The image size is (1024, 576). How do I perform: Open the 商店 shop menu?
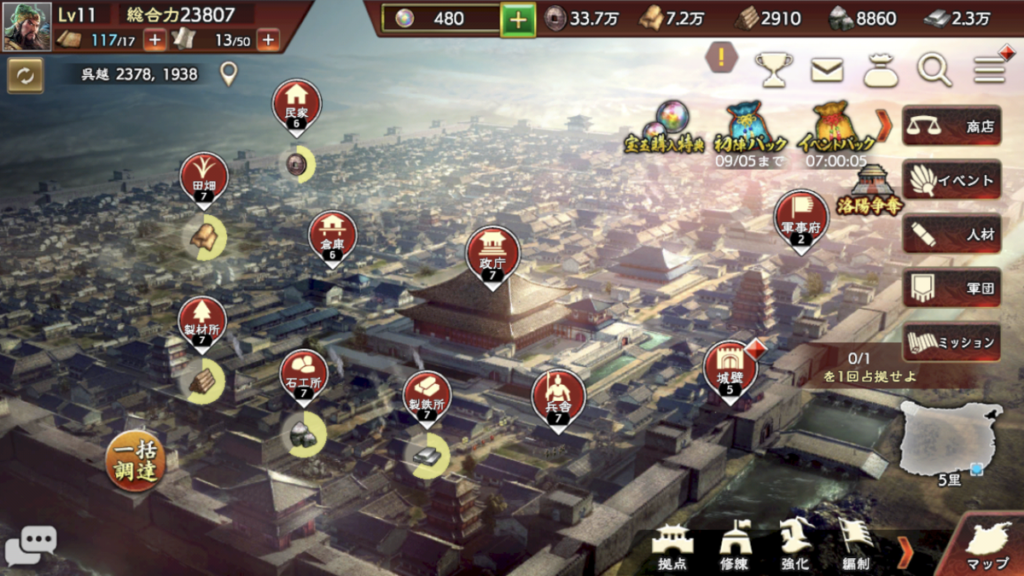click(951, 127)
